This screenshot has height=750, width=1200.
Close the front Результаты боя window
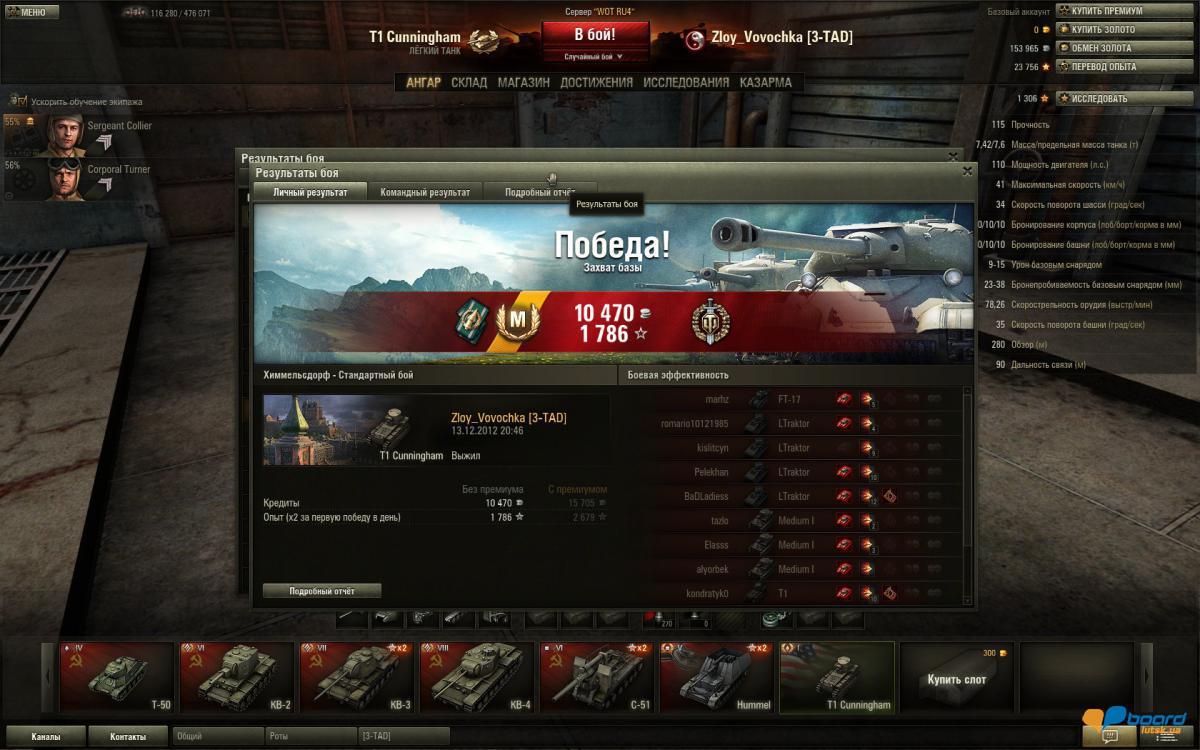(x=967, y=172)
